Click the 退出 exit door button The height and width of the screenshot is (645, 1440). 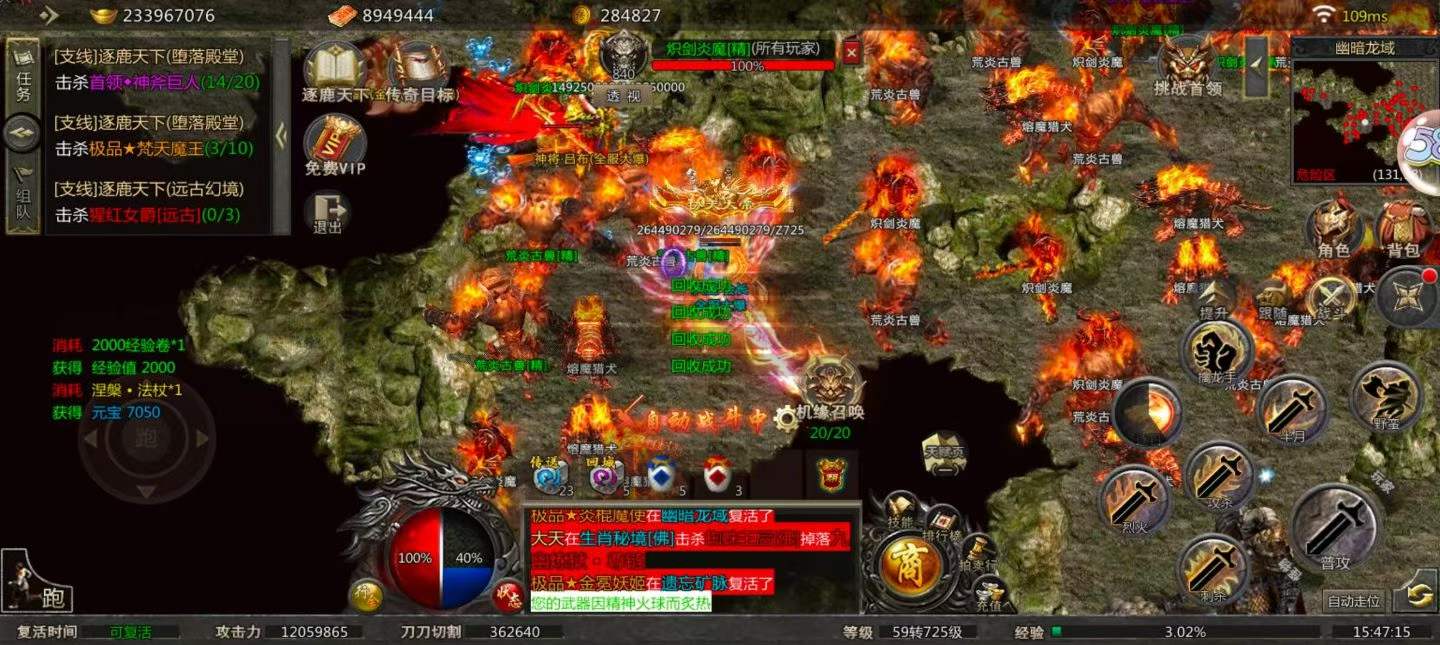click(328, 211)
